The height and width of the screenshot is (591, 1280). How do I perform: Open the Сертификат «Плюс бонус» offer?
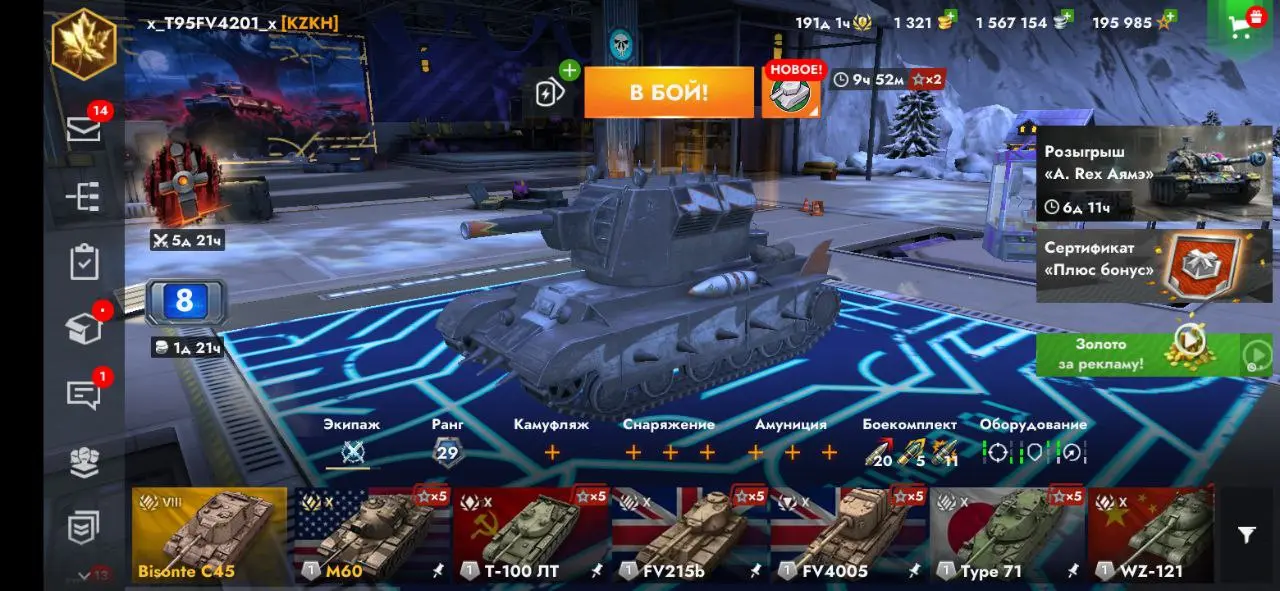pyautogui.click(x=1154, y=265)
